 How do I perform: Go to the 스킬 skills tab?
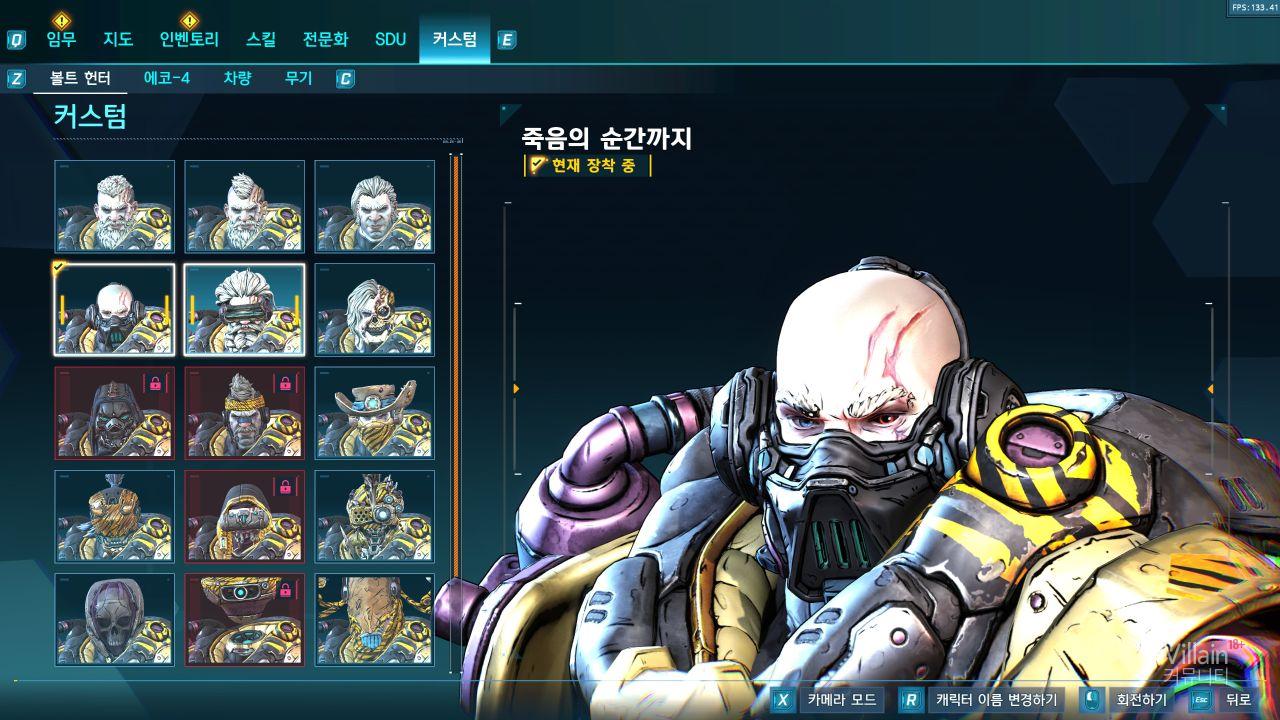pos(261,40)
